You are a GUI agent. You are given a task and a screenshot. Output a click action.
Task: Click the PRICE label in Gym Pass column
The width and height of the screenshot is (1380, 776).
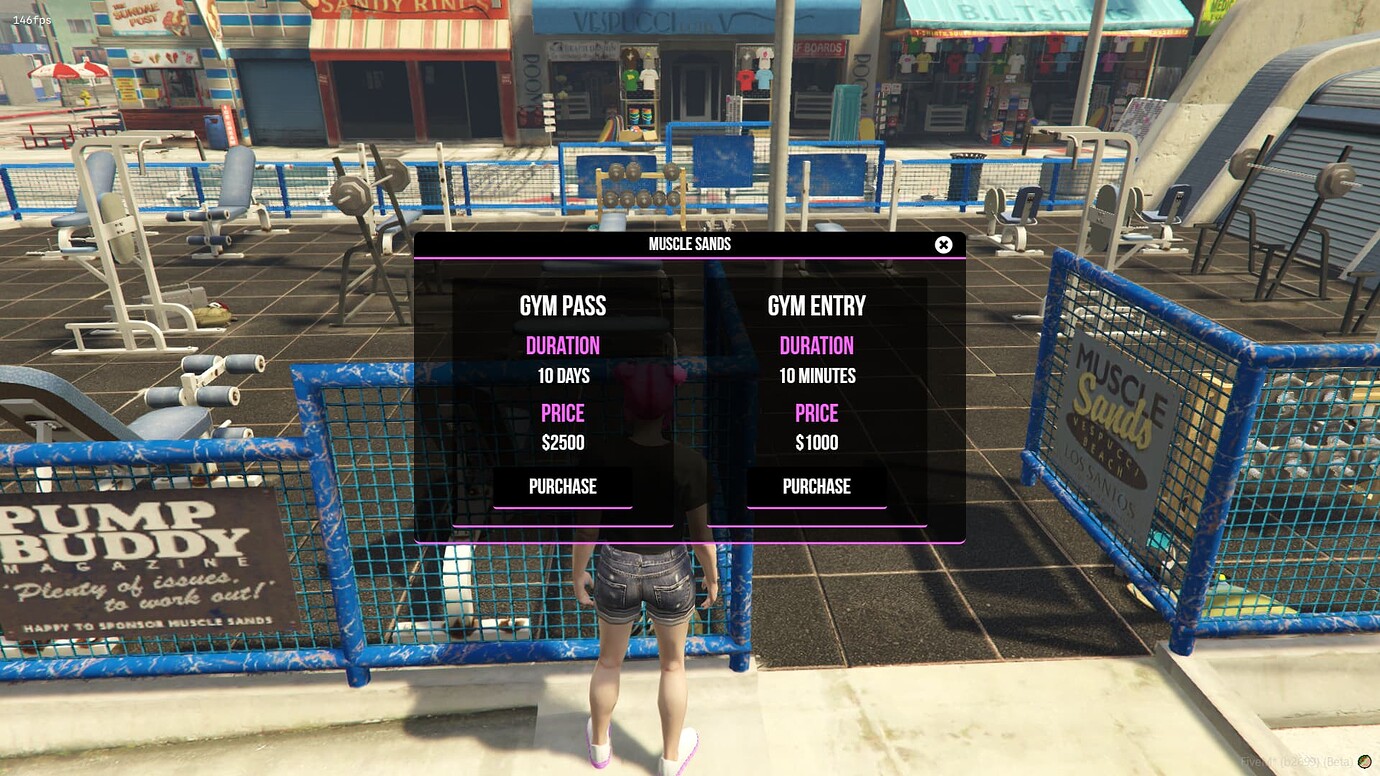[562, 412]
